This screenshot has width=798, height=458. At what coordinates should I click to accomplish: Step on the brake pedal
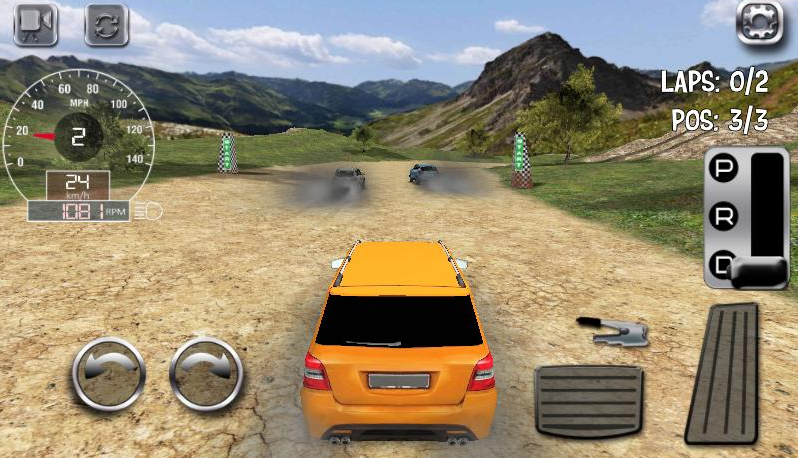coord(588,398)
